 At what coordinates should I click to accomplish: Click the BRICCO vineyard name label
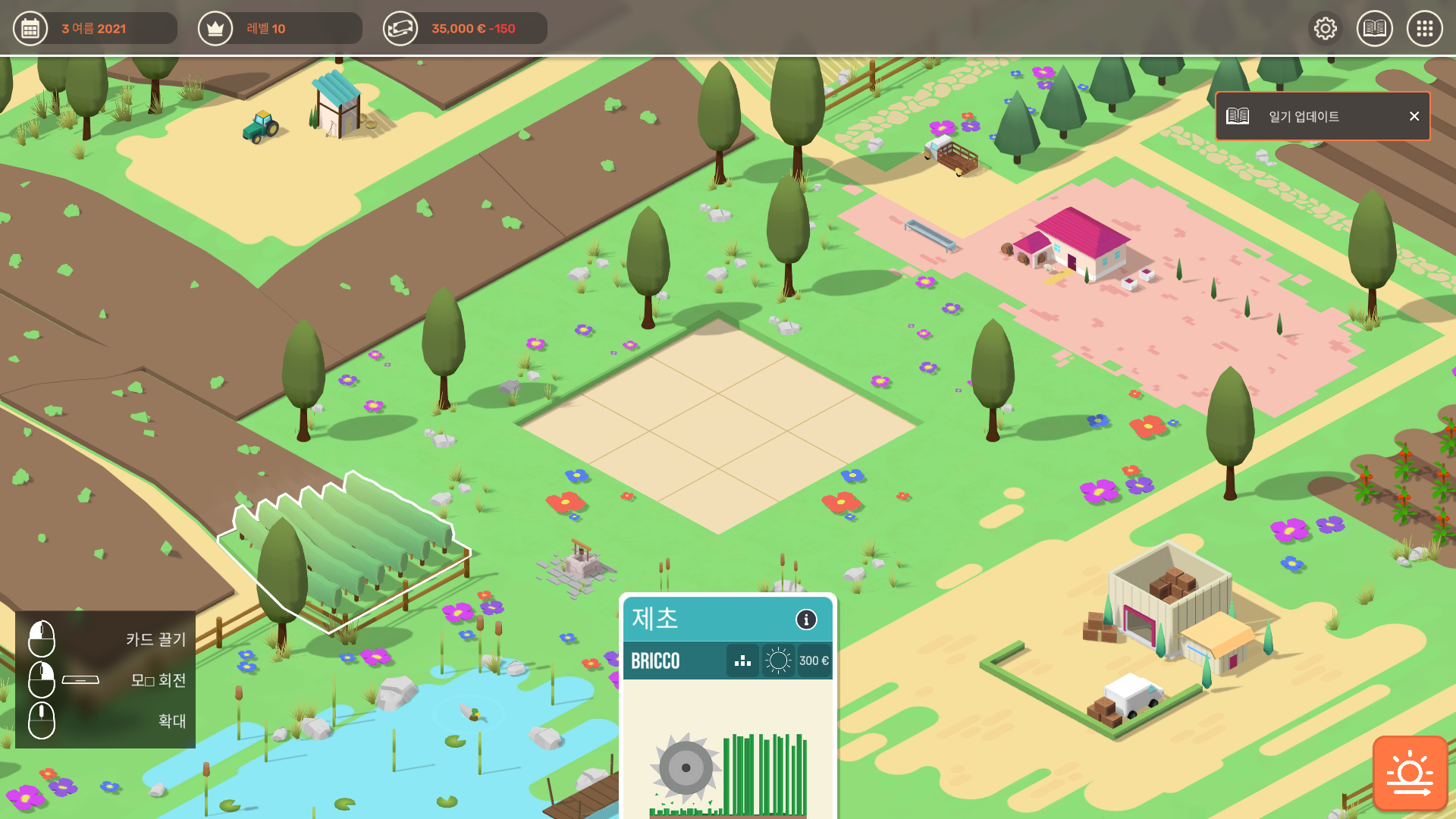[656, 661]
